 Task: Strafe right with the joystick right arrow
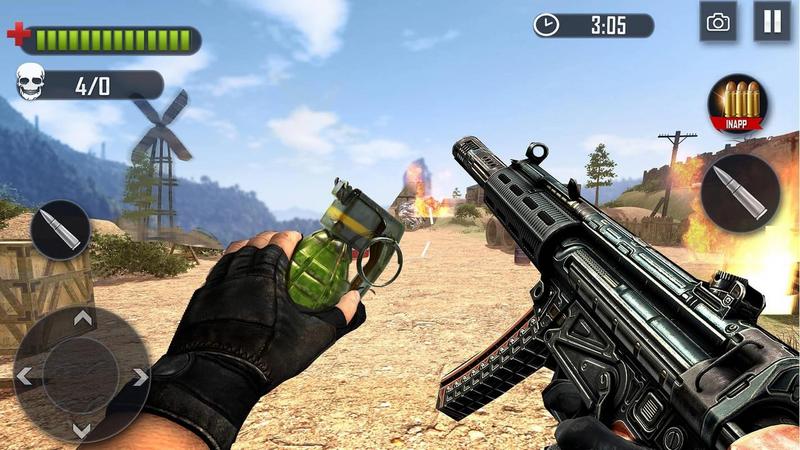(139, 376)
